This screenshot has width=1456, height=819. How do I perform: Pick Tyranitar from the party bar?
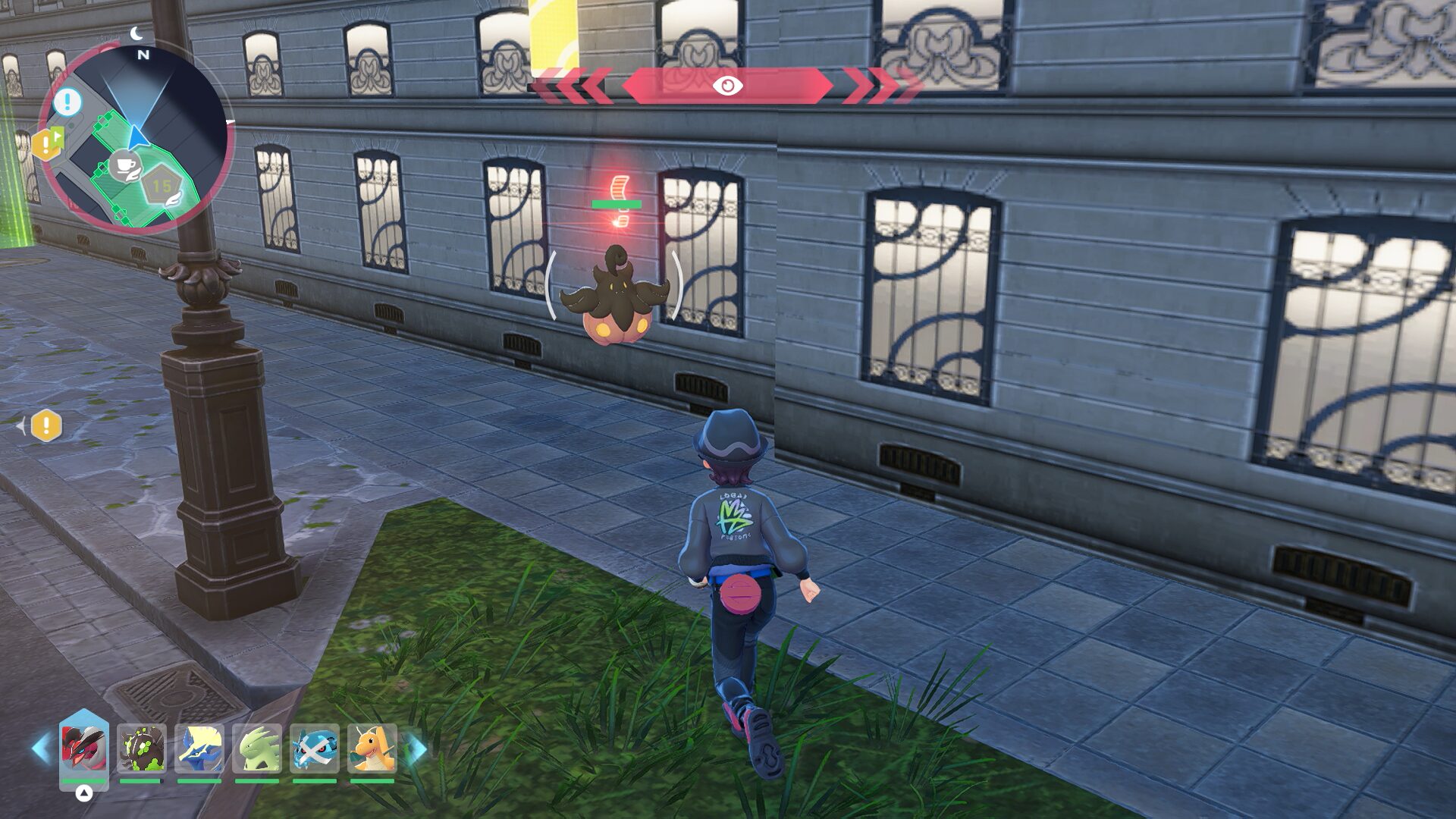[x=257, y=748]
